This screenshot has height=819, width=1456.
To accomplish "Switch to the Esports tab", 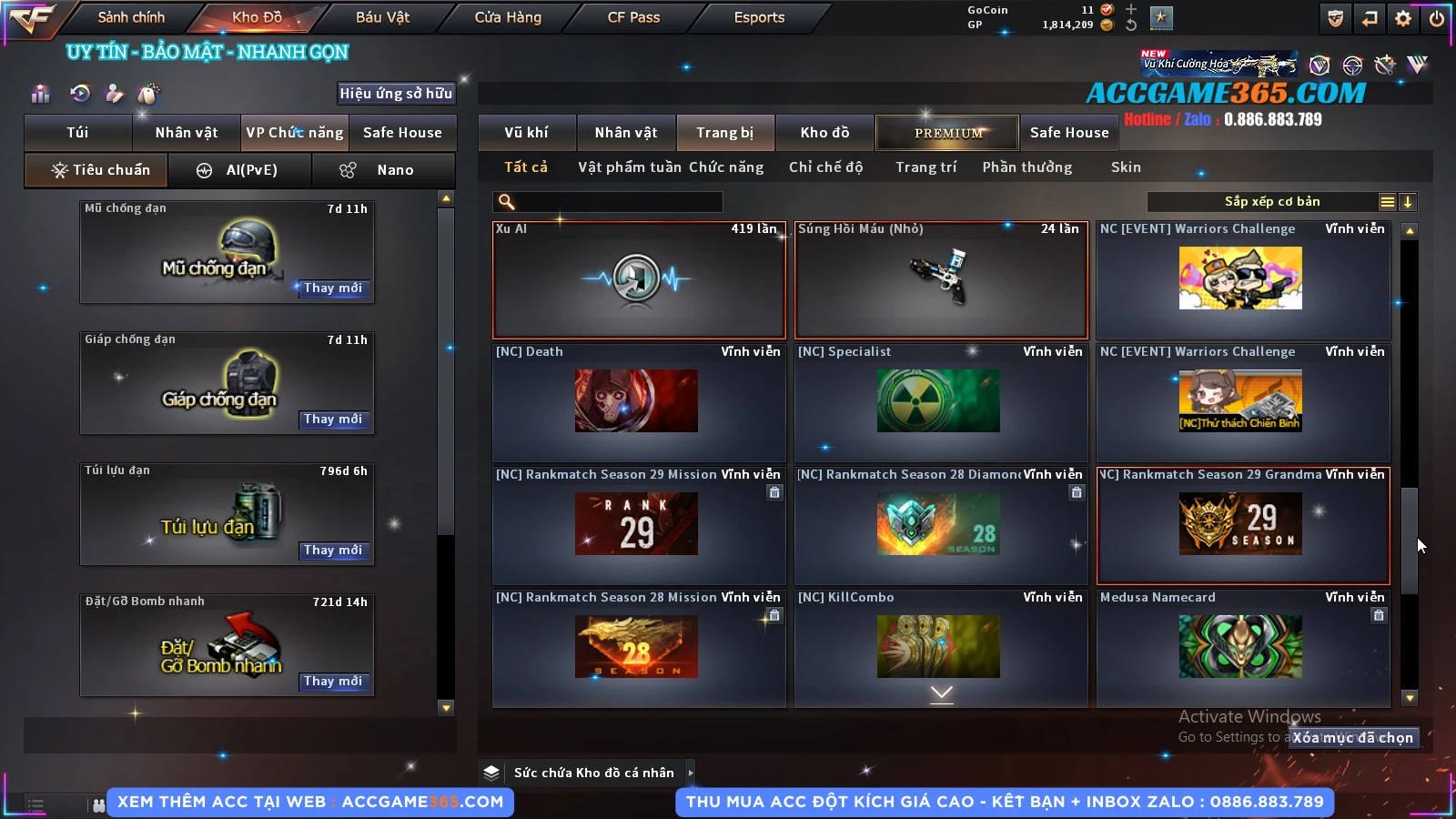I will 759,17.
